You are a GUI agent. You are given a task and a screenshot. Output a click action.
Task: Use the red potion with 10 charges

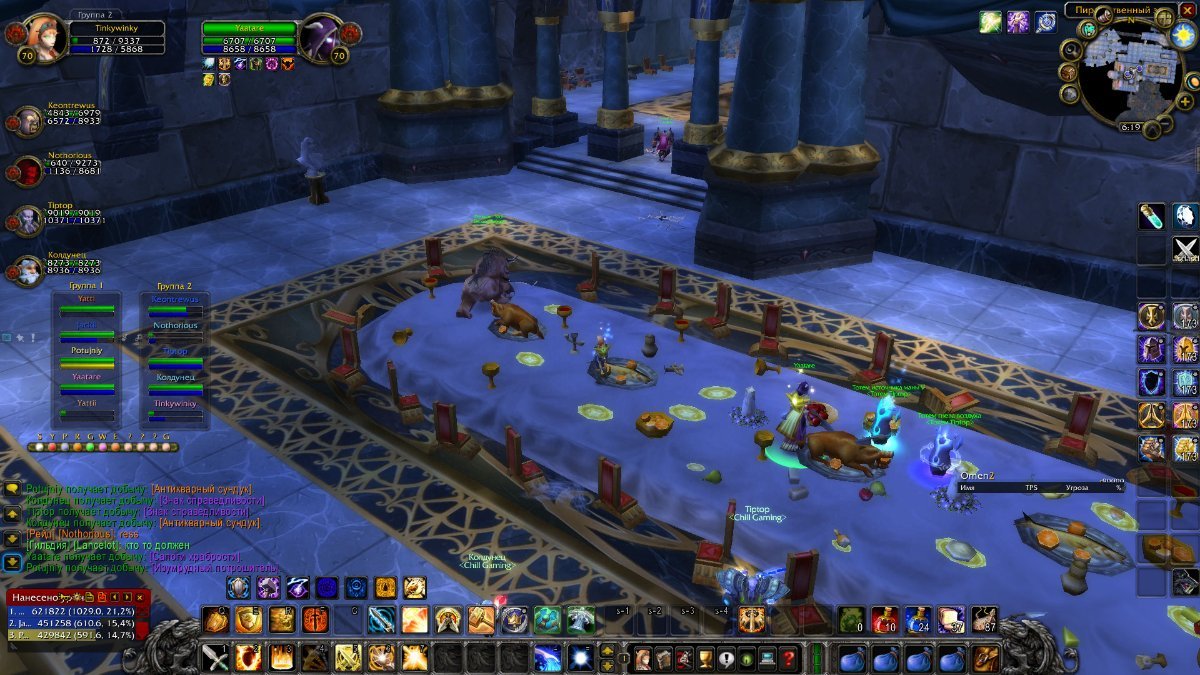tap(883, 620)
